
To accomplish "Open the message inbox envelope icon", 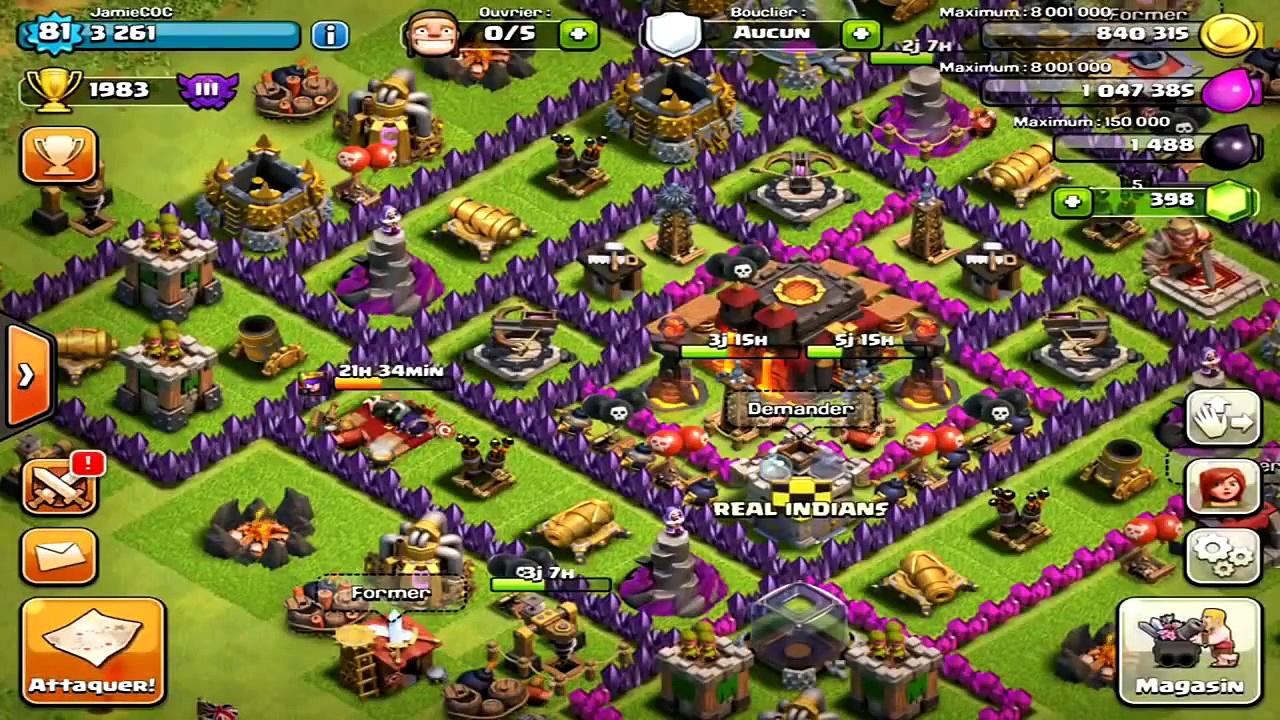I will point(60,557).
